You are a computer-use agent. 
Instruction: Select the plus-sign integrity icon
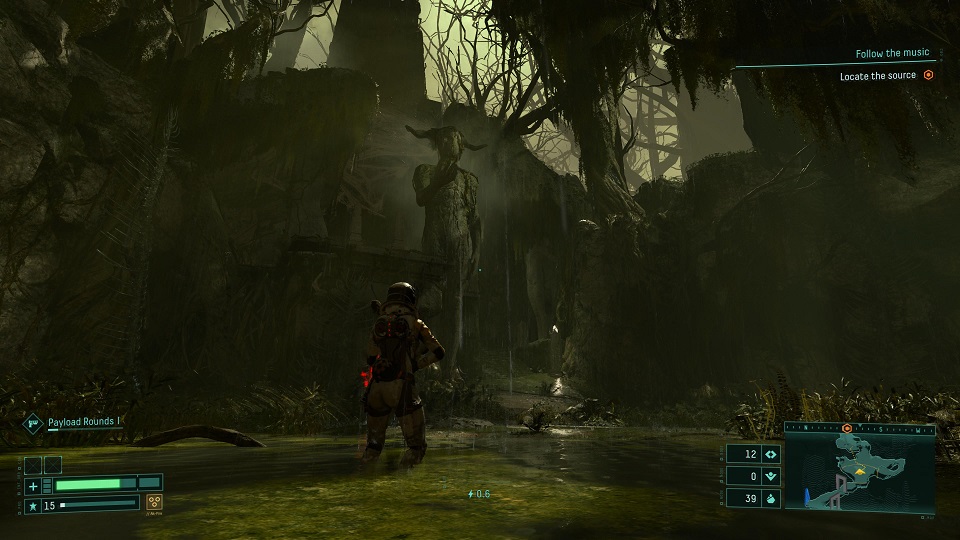[x=33, y=486]
